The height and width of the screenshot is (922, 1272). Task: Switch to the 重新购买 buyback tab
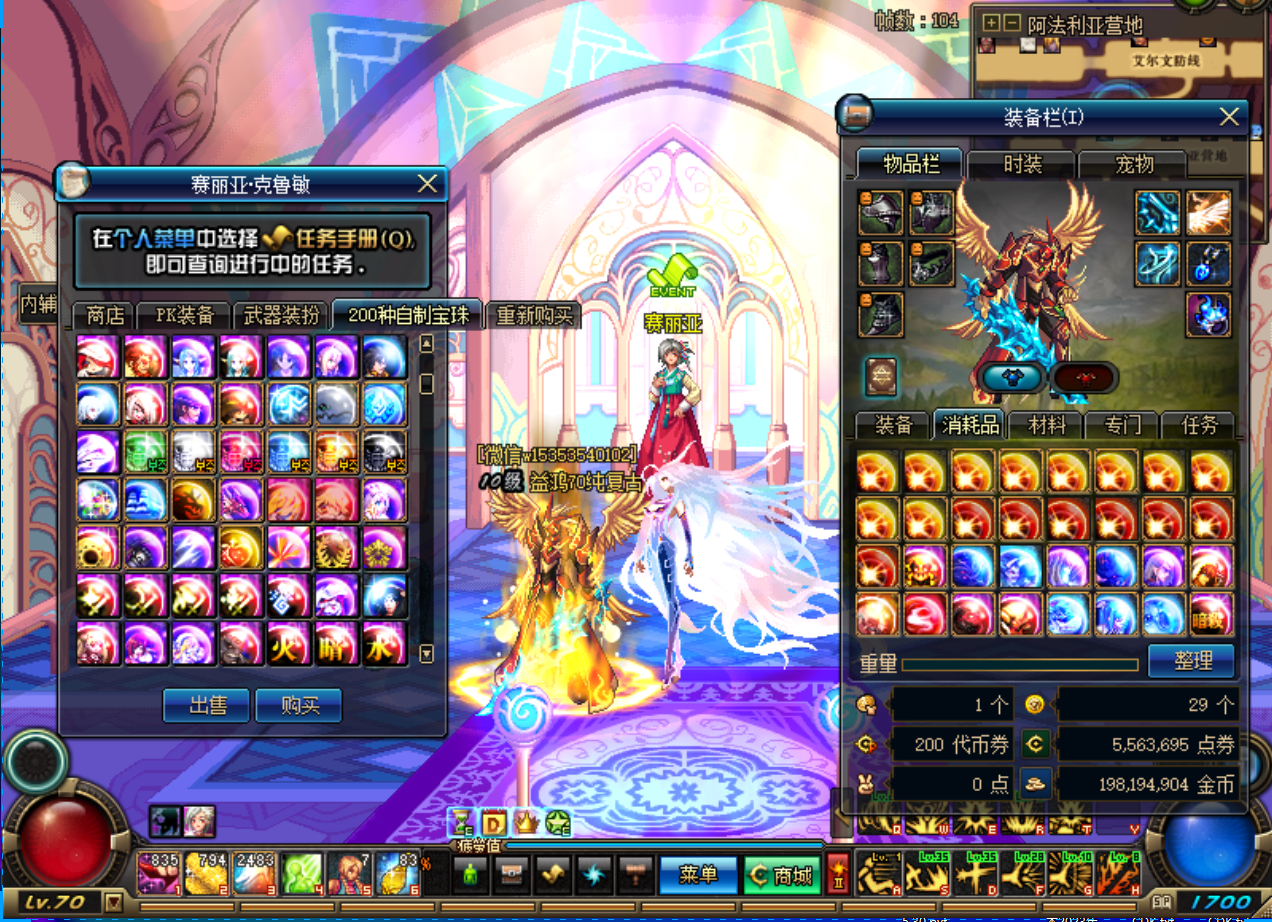pos(534,316)
